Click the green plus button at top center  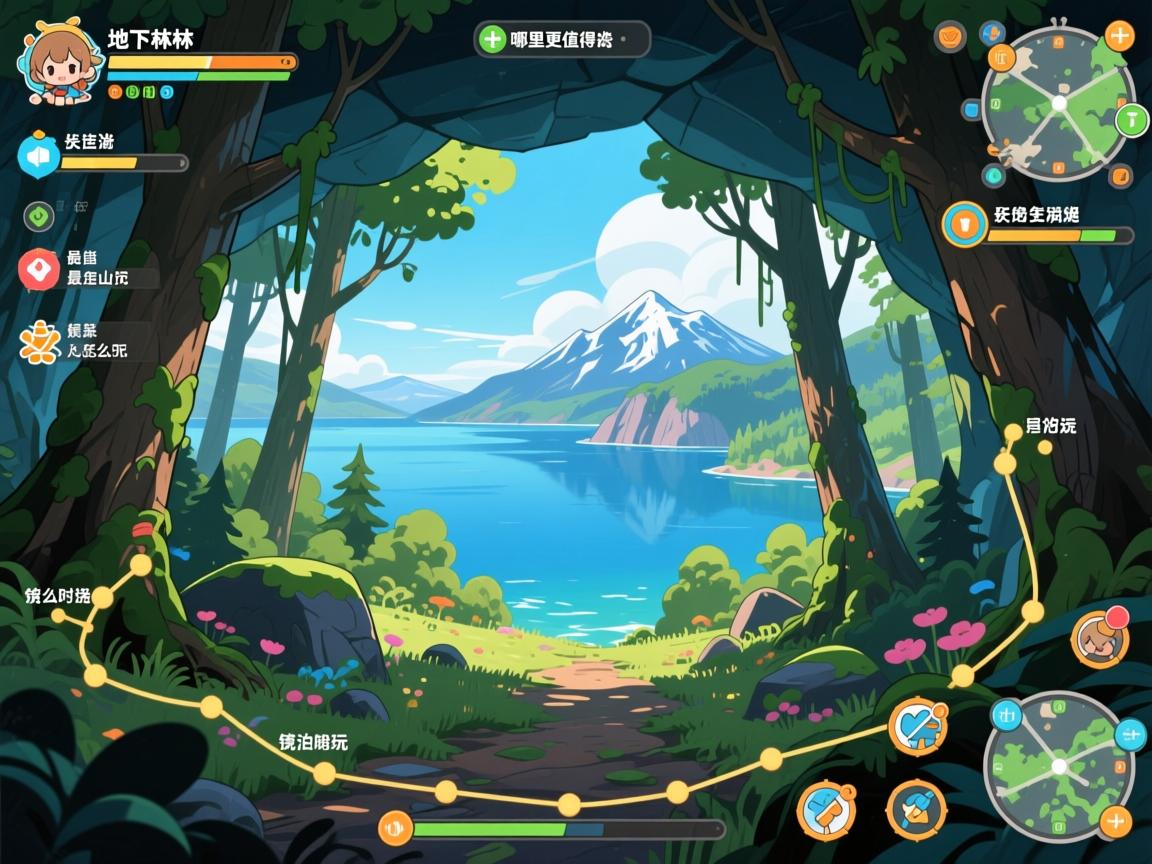(x=492, y=40)
